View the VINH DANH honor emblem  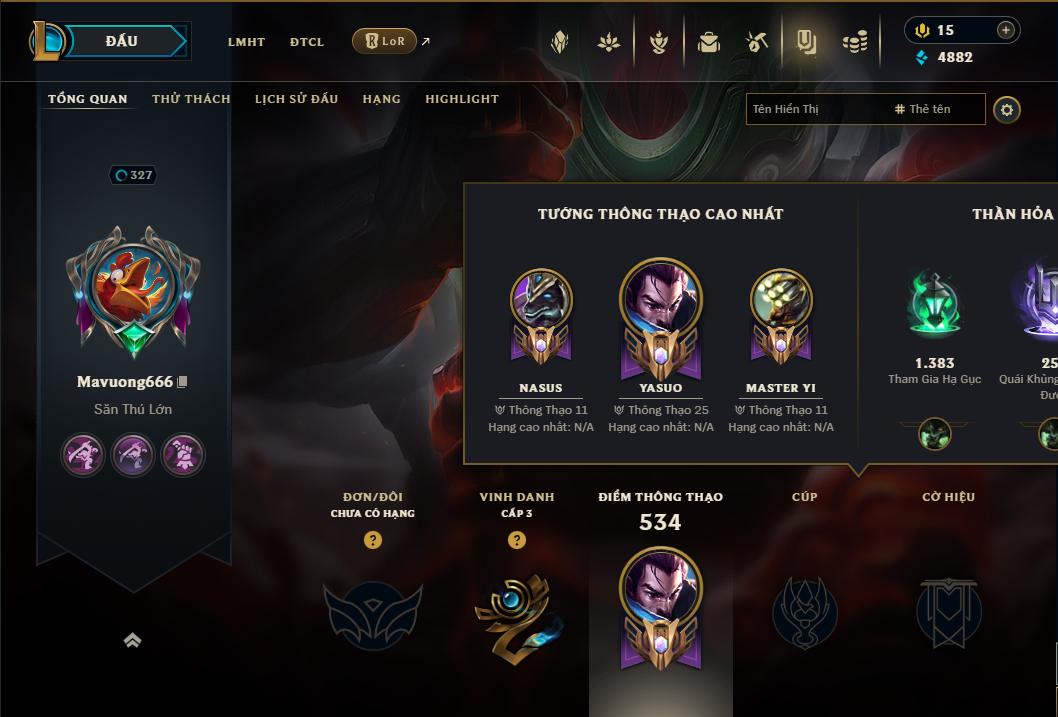[517, 610]
